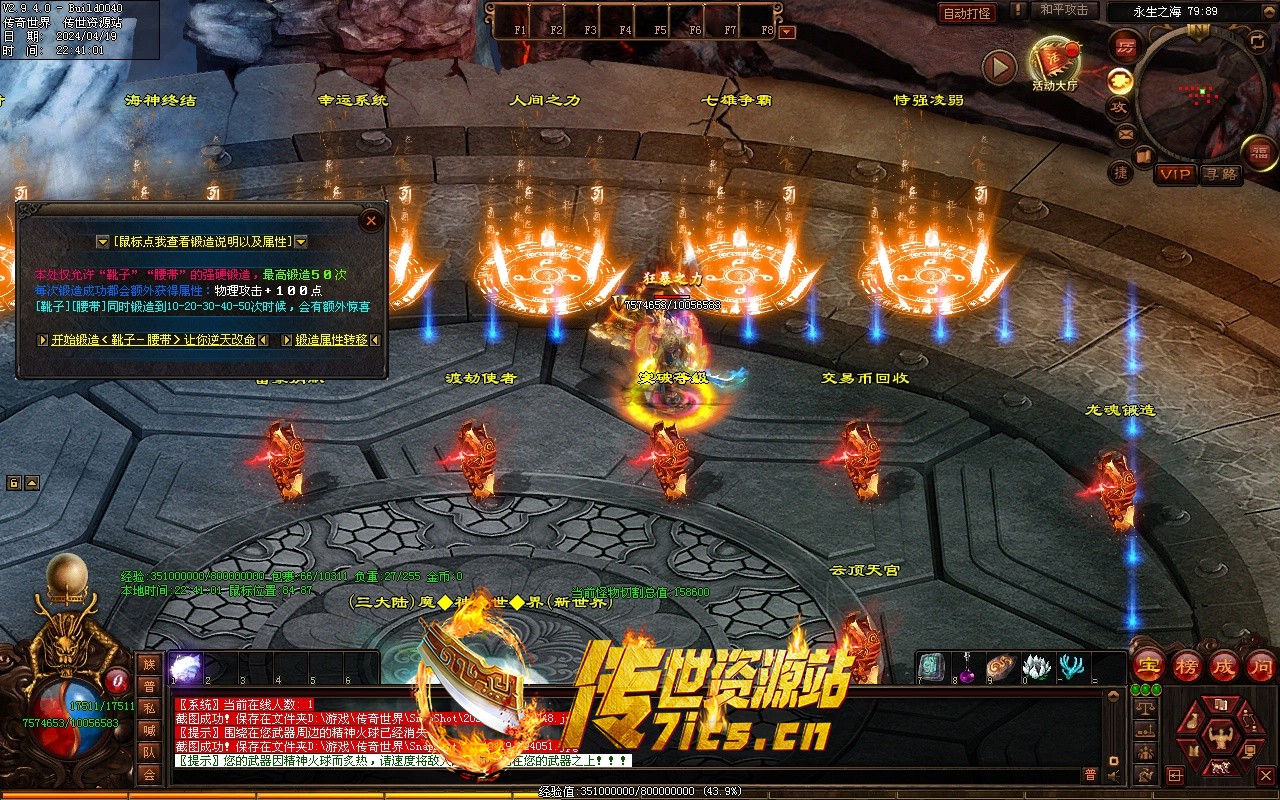Switch the 和平攻击 attack mode
This screenshot has width=1280, height=800.
[x=1063, y=10]
